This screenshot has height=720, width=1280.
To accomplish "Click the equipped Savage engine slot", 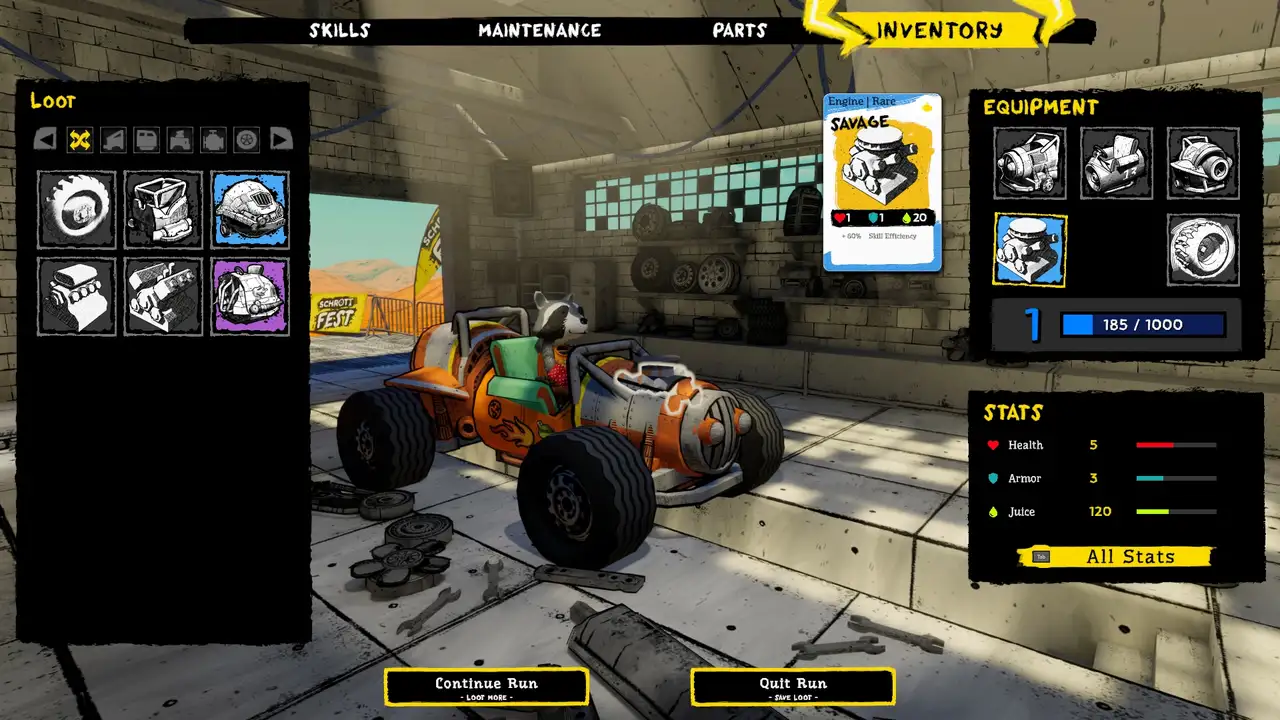I will tap(1030, 250).
